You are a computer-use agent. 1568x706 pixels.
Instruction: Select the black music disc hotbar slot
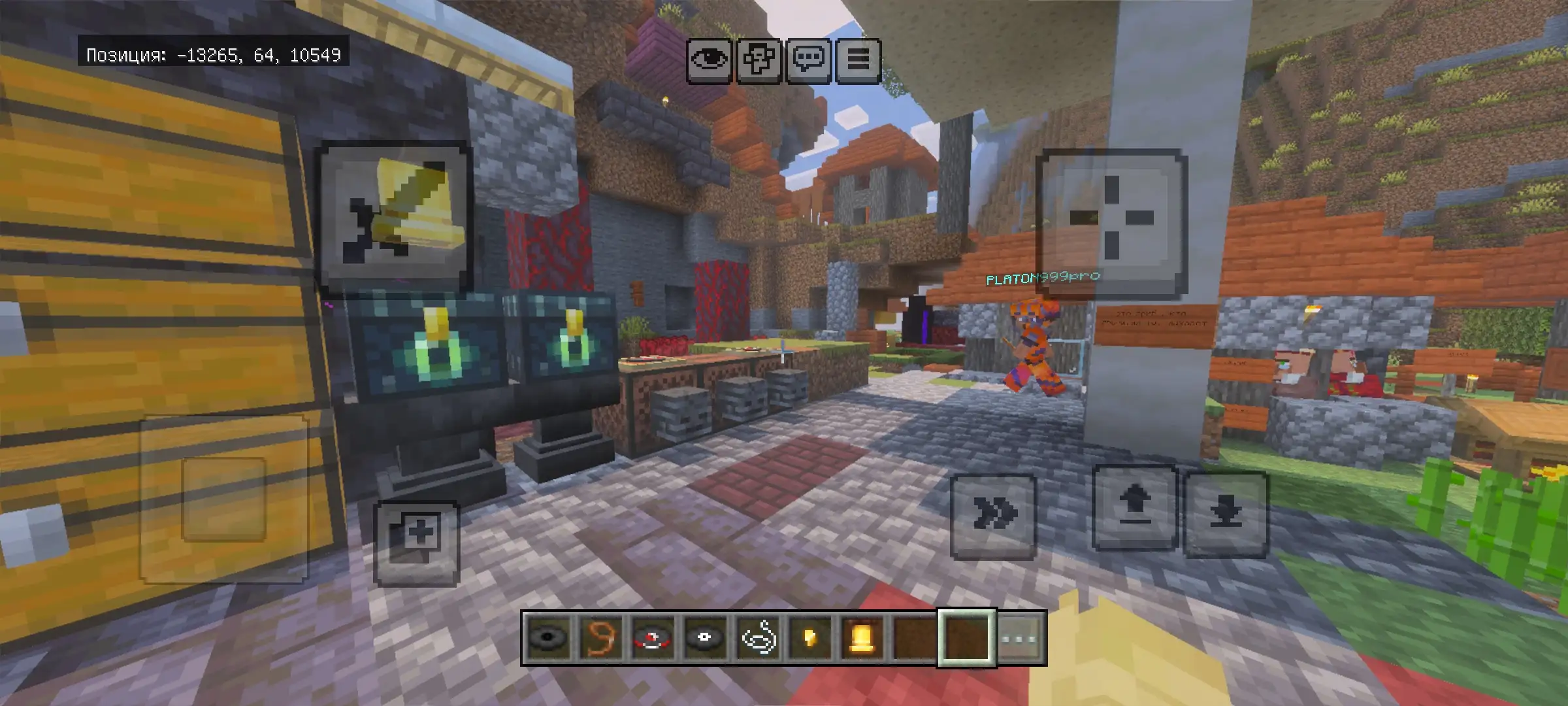coord(549,638)
